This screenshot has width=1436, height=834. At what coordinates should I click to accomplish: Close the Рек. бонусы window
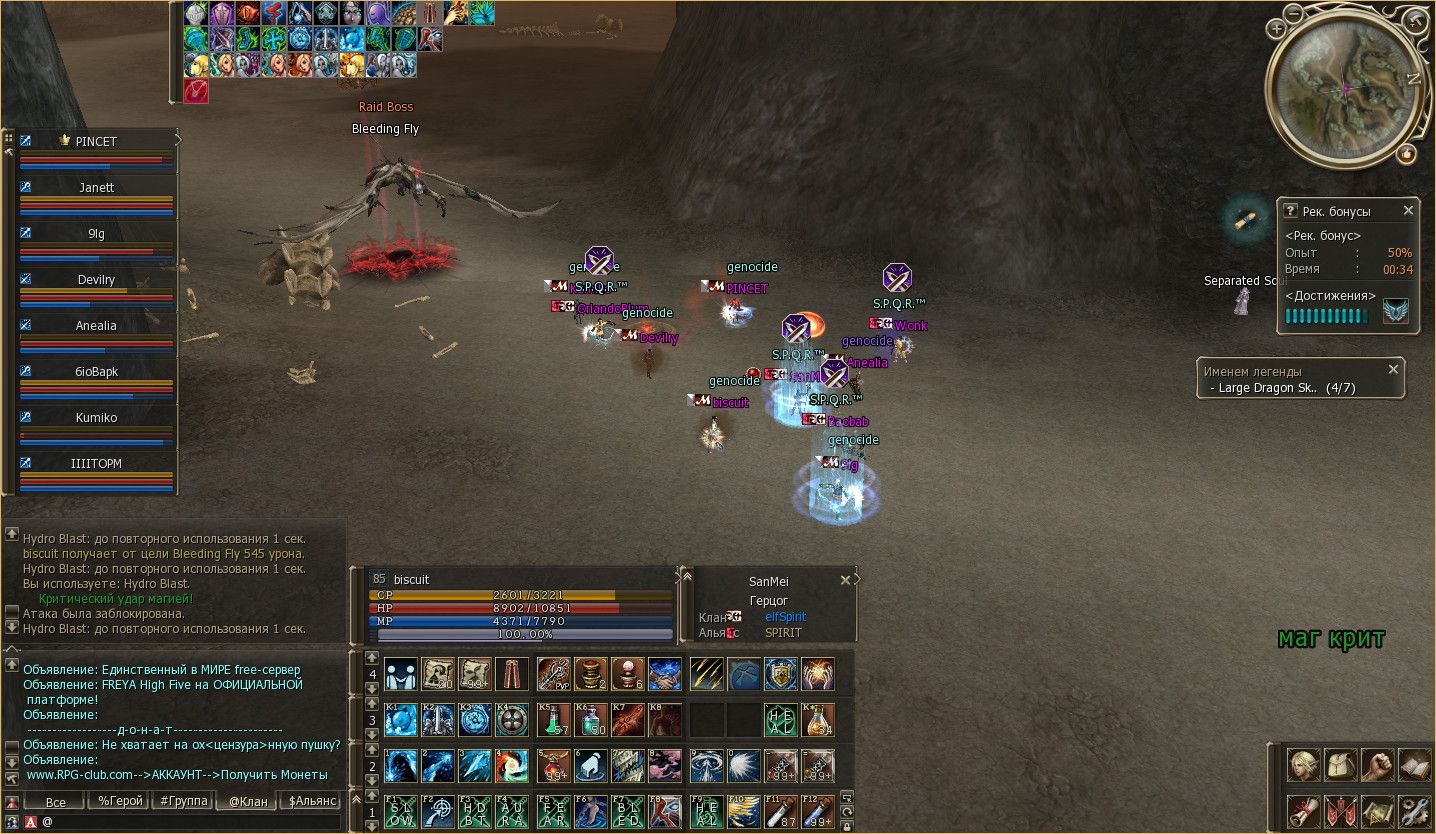click(1408, 211)
